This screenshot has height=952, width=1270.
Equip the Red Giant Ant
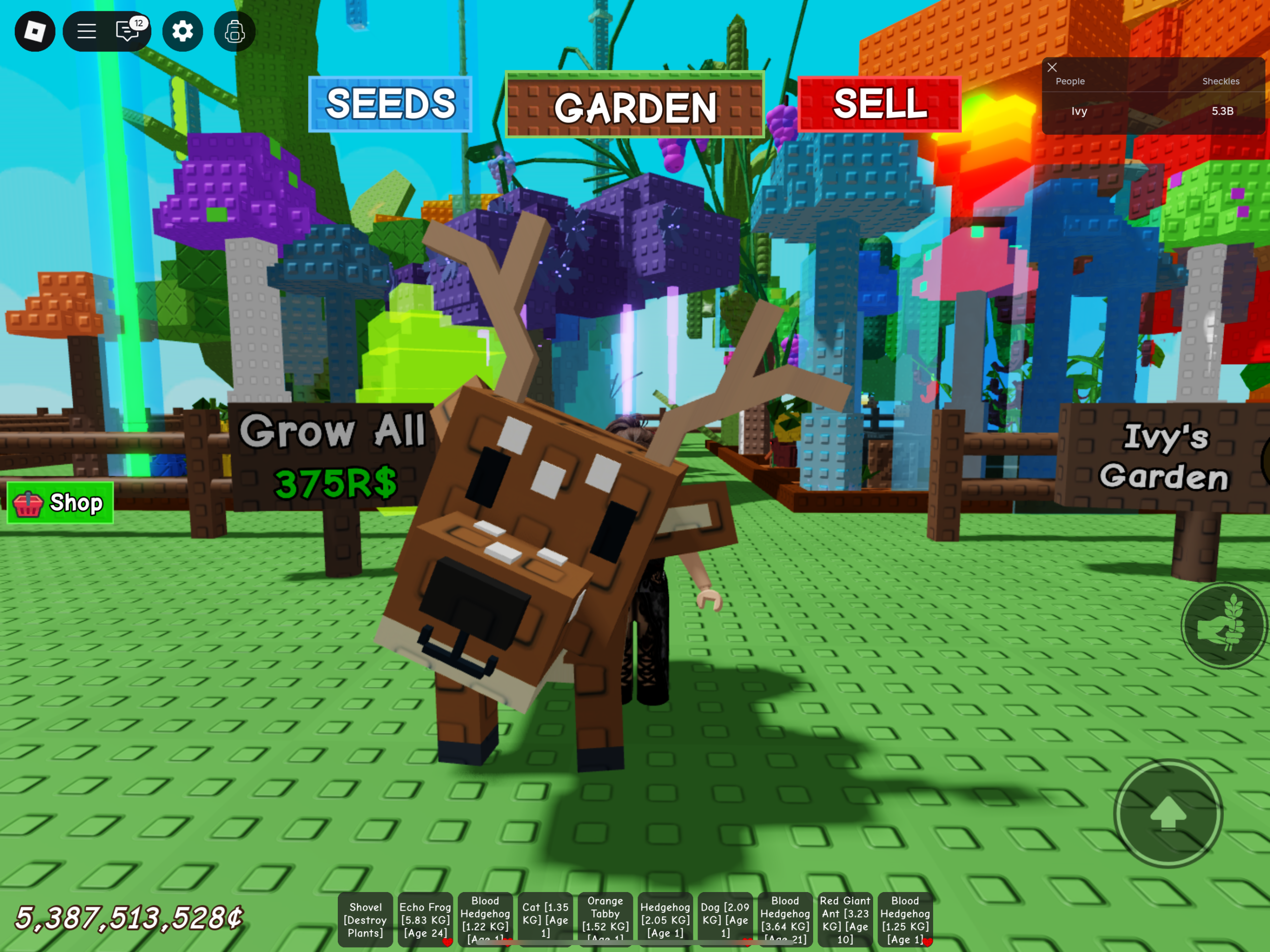pyautogui.click(x=845, y=919)
